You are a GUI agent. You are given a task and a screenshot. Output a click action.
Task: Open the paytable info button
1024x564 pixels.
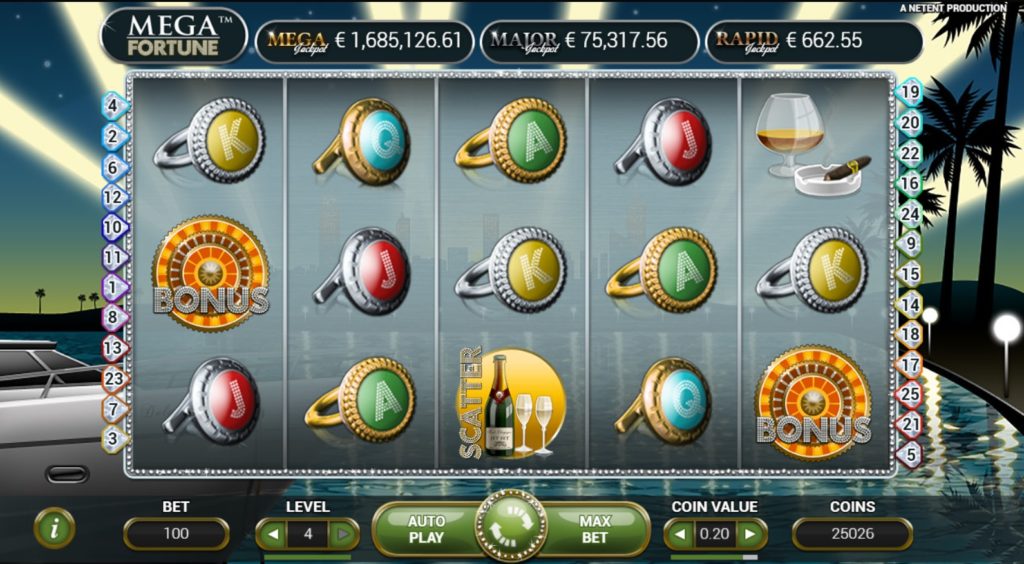coord(54,528)
